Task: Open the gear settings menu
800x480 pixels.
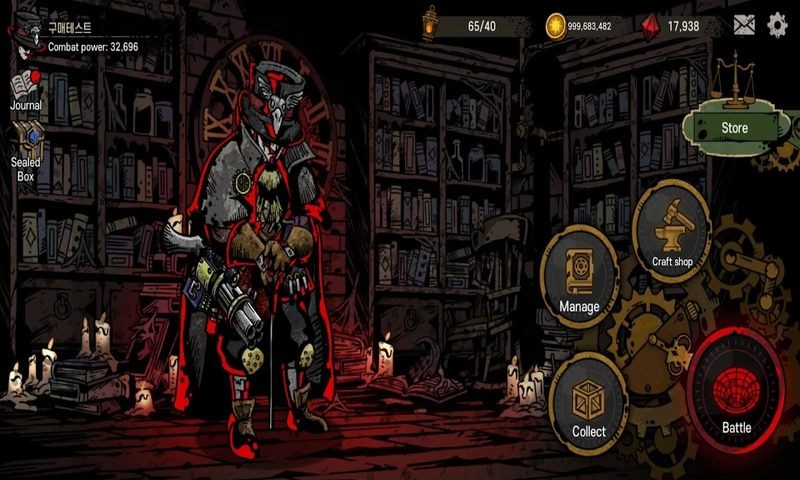Action: click(x=777, y=25)
